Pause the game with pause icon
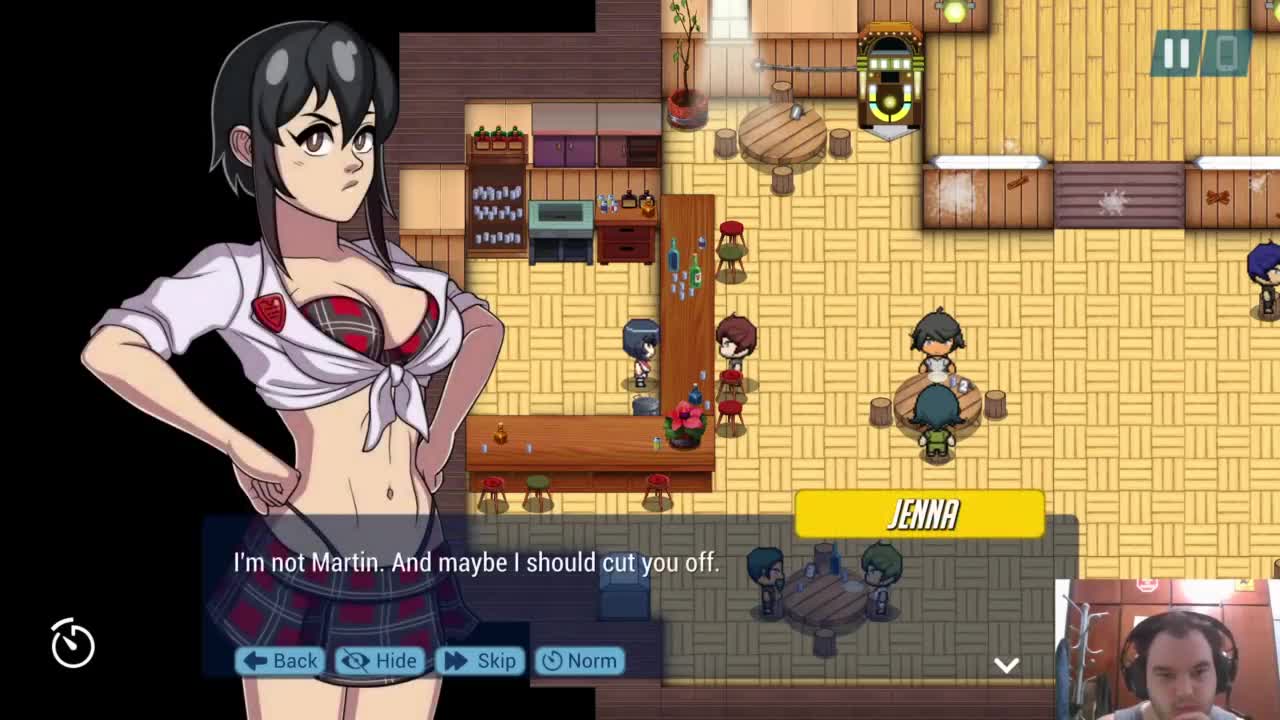This screenshot has width=1280, height=720. point(1176,54)
